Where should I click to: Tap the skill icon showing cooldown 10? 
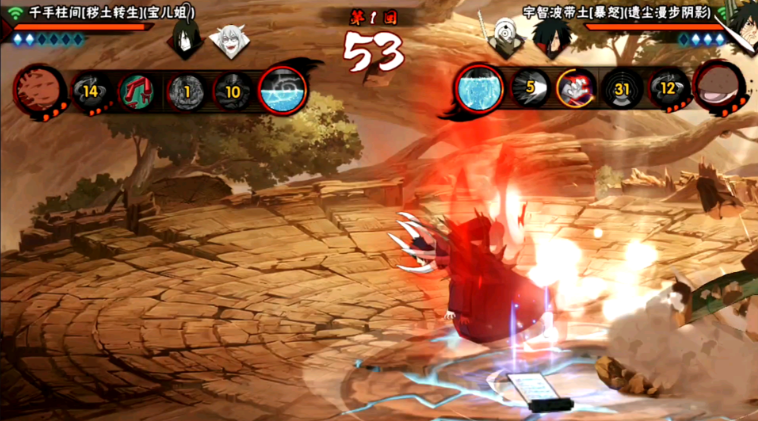pos(233,92)
